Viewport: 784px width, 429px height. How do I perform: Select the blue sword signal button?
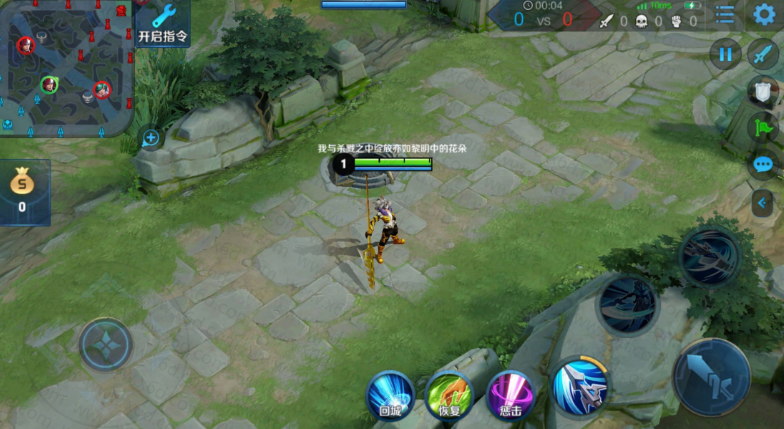[x=764, y=54]
